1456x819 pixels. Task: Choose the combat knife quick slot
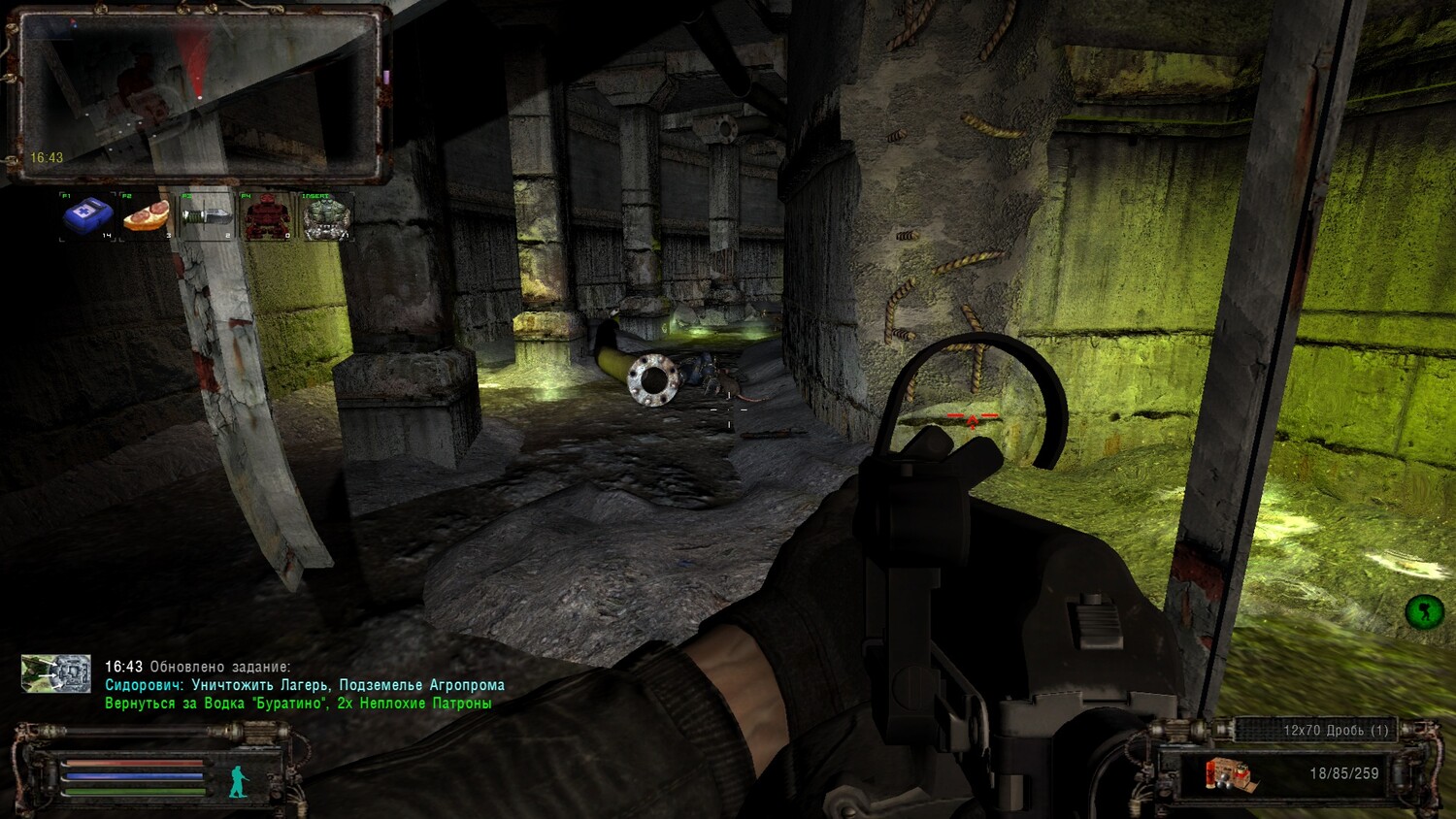point(207,215)
